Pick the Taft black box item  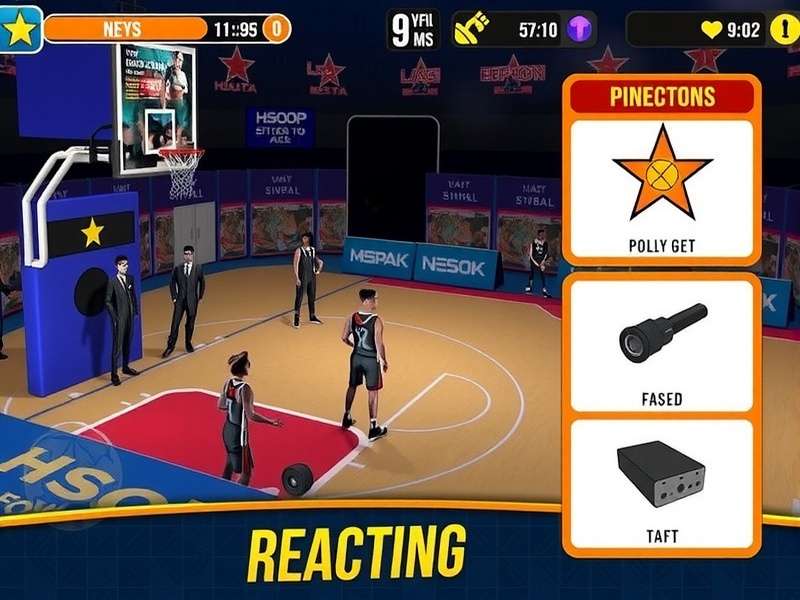(661, 482)
